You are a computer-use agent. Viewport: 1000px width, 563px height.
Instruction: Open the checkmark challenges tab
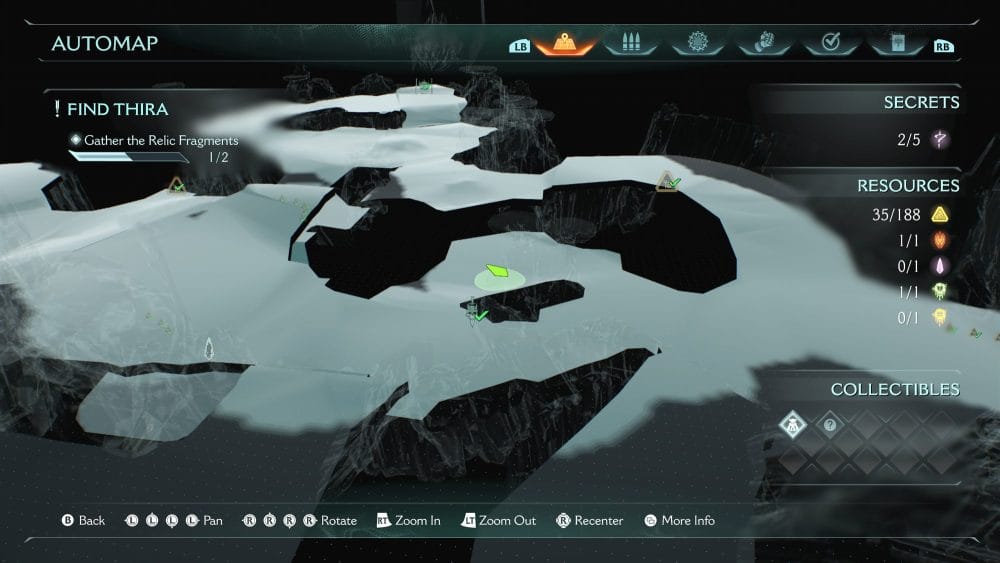tap(829, 43)
